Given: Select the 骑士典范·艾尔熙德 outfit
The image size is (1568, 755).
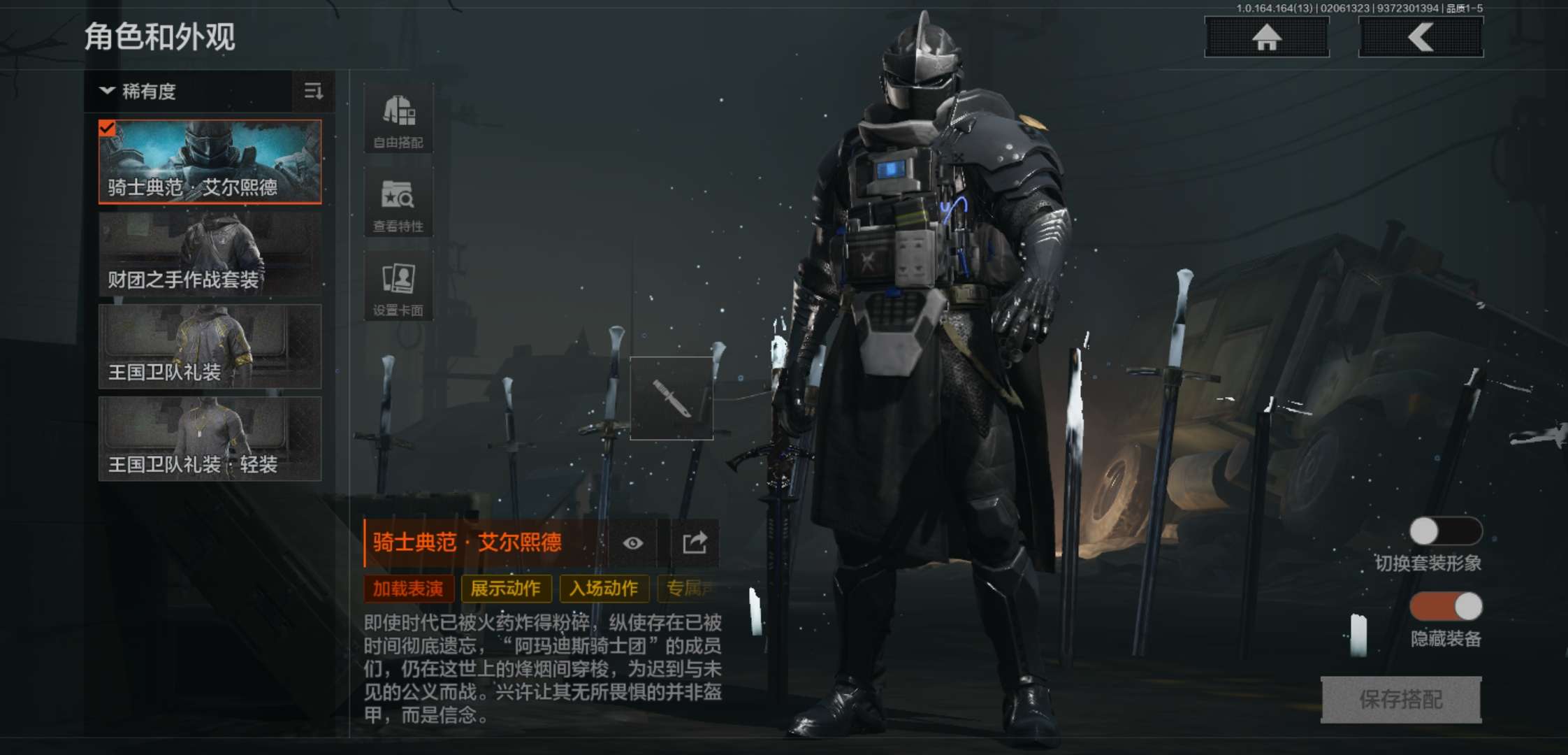Looking at the screenshot, I should click(210, 161).
